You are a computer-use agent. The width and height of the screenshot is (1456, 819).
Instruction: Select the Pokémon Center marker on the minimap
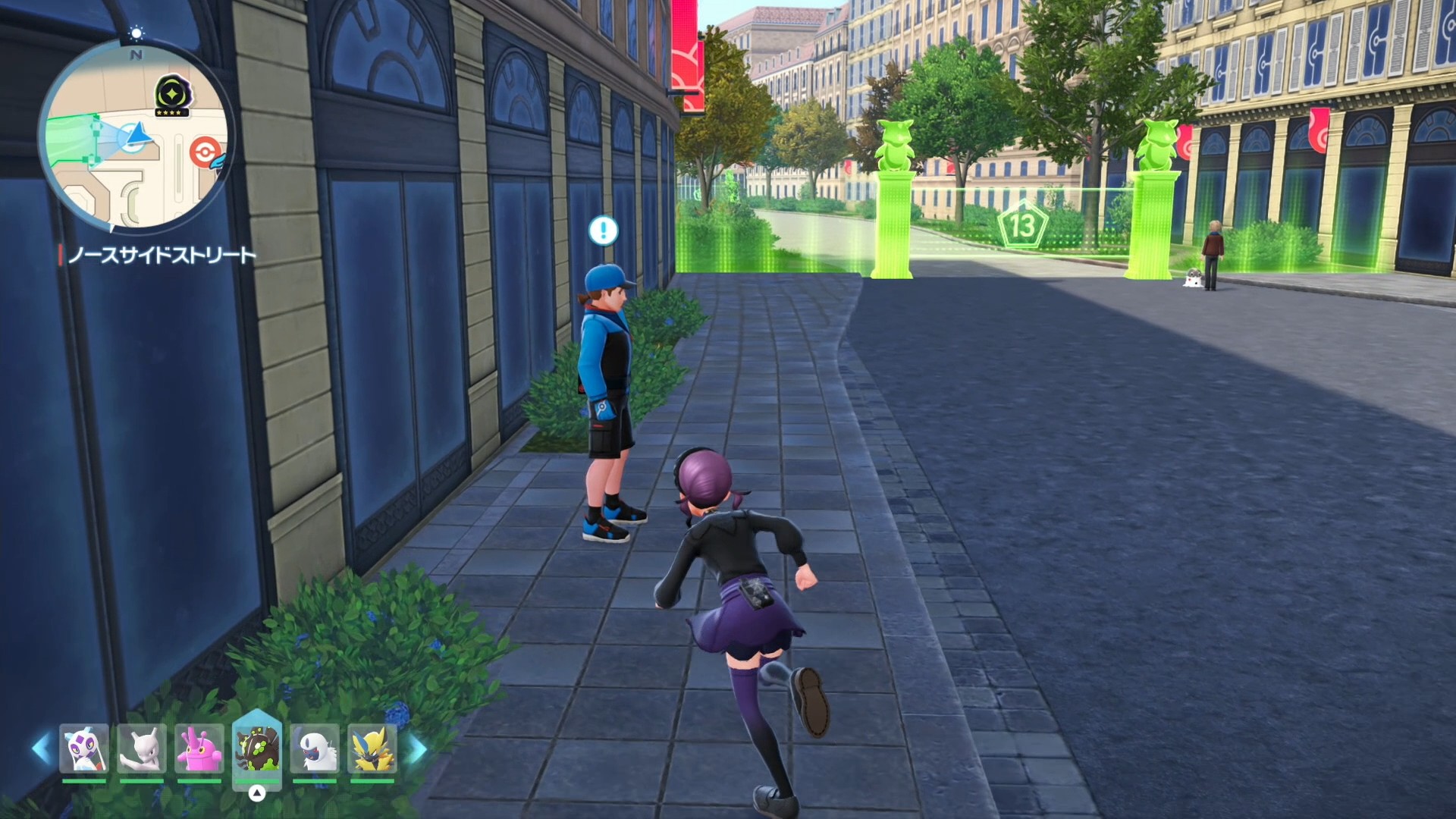point(204,151)
